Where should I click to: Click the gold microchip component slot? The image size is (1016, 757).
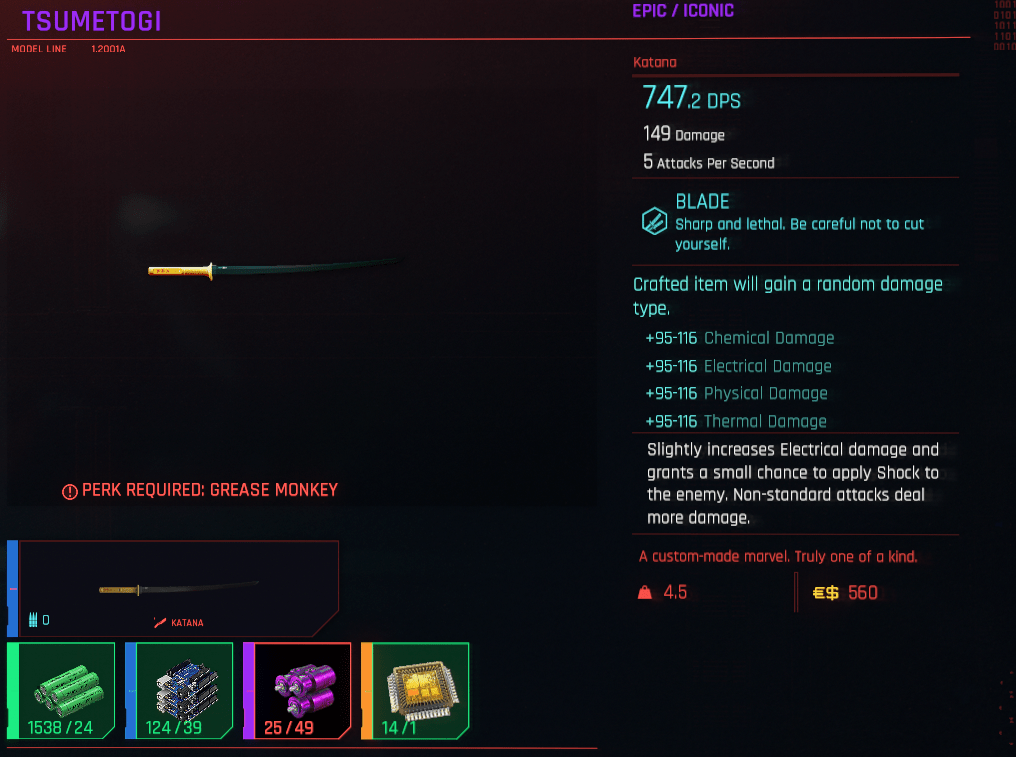click(416, 691)
